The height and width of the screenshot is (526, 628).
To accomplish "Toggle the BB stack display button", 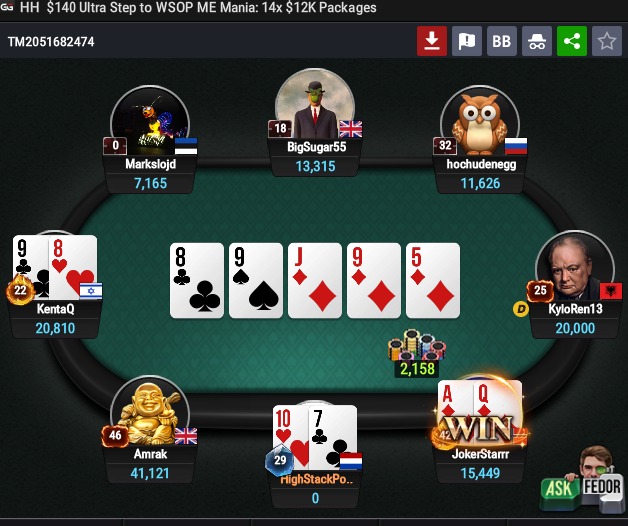I will click(502, 41).
